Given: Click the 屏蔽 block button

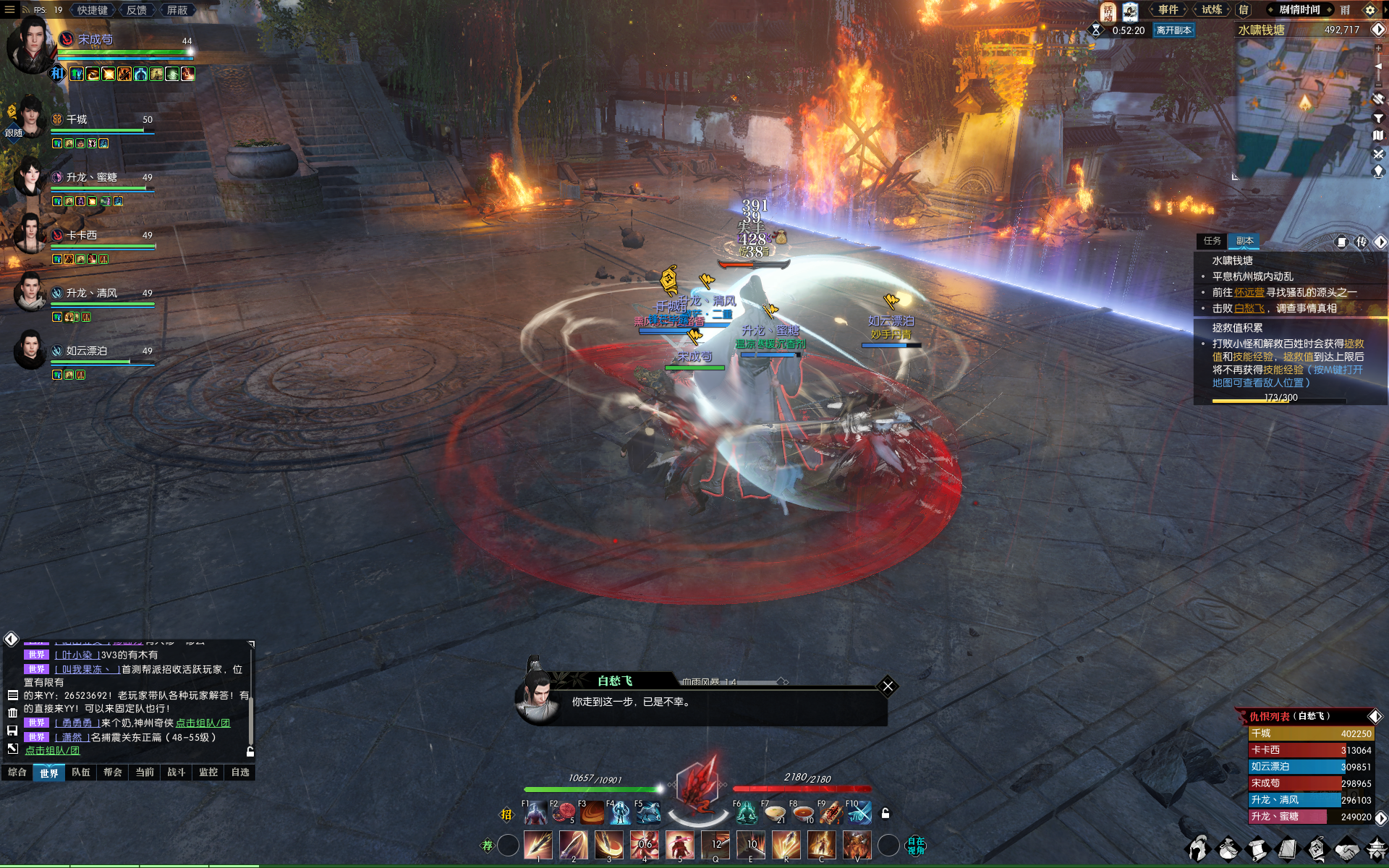Looking at the screenshot, I should (x=177, y=10).
